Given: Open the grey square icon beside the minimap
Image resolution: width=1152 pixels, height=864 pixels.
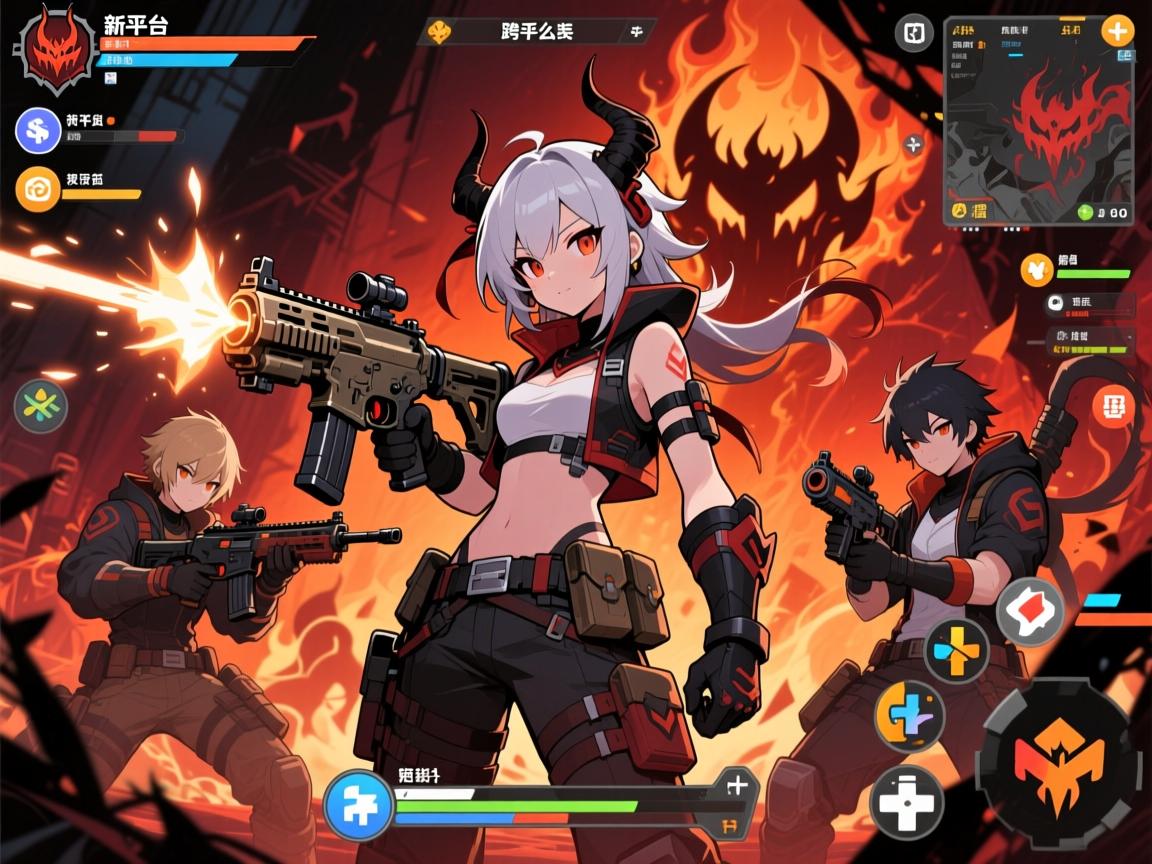Looking at the screenshot, I should 913,33.
